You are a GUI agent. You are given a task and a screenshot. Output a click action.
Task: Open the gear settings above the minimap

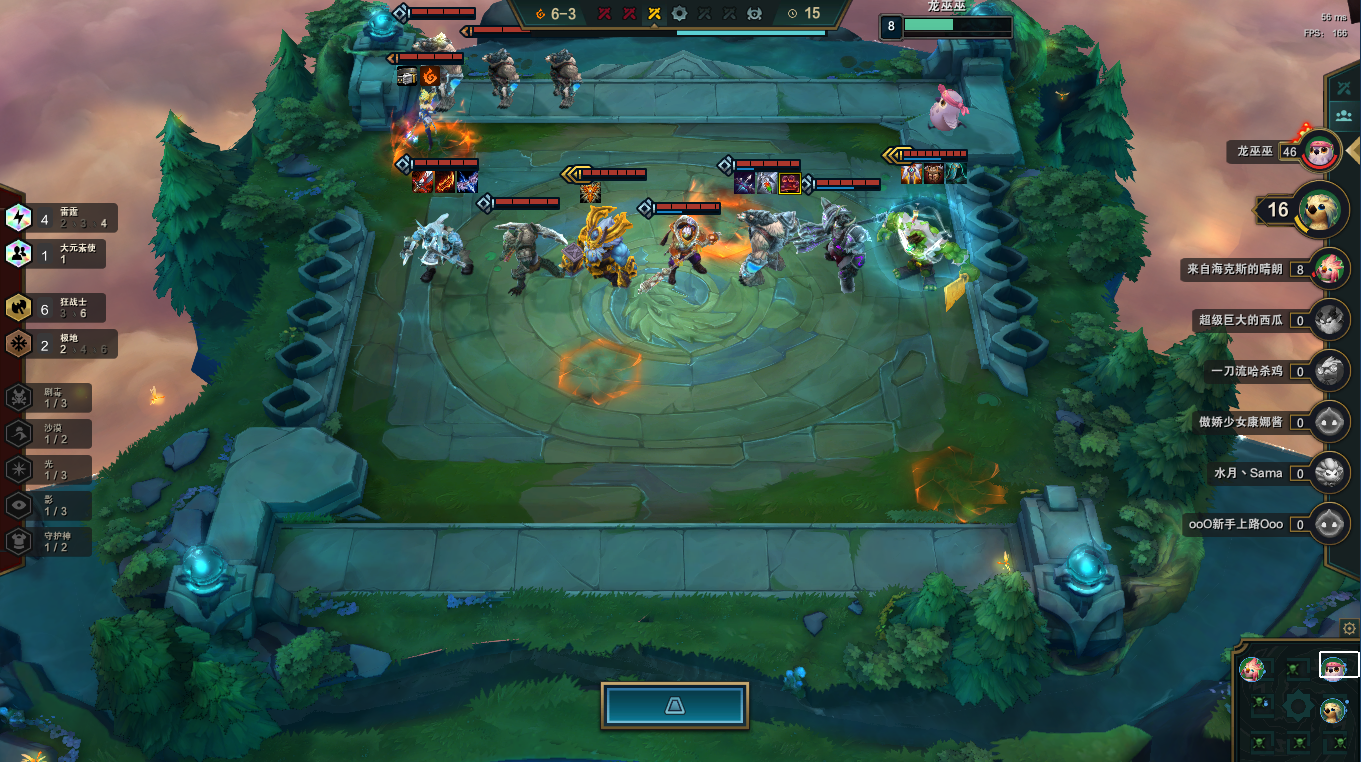coord(1349,629)
